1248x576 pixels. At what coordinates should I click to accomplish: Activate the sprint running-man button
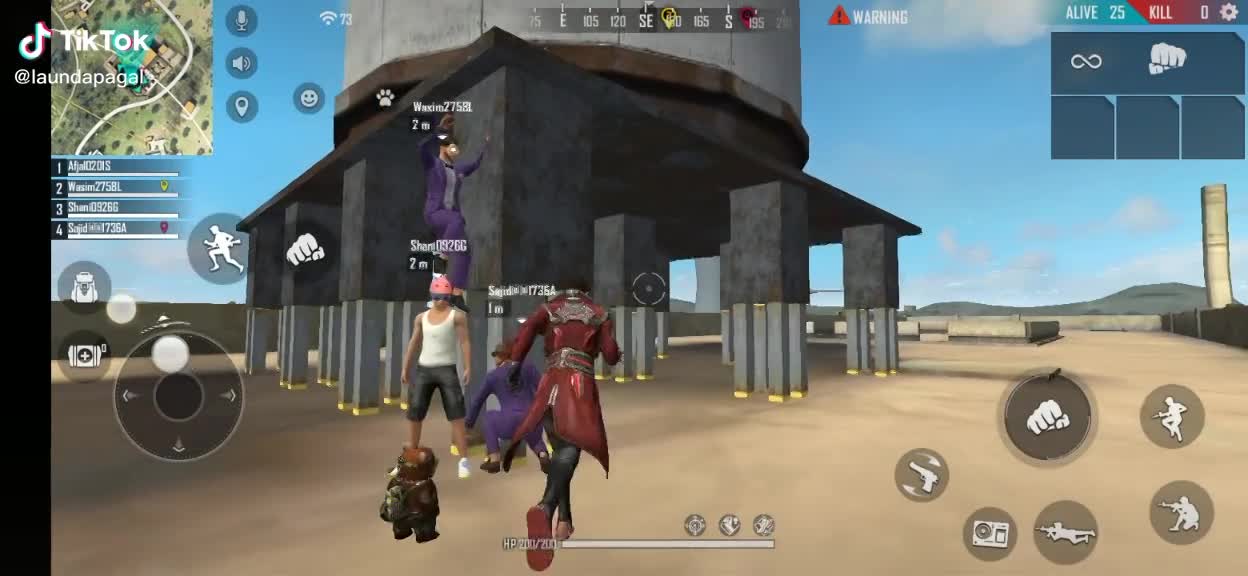[219, 248]
